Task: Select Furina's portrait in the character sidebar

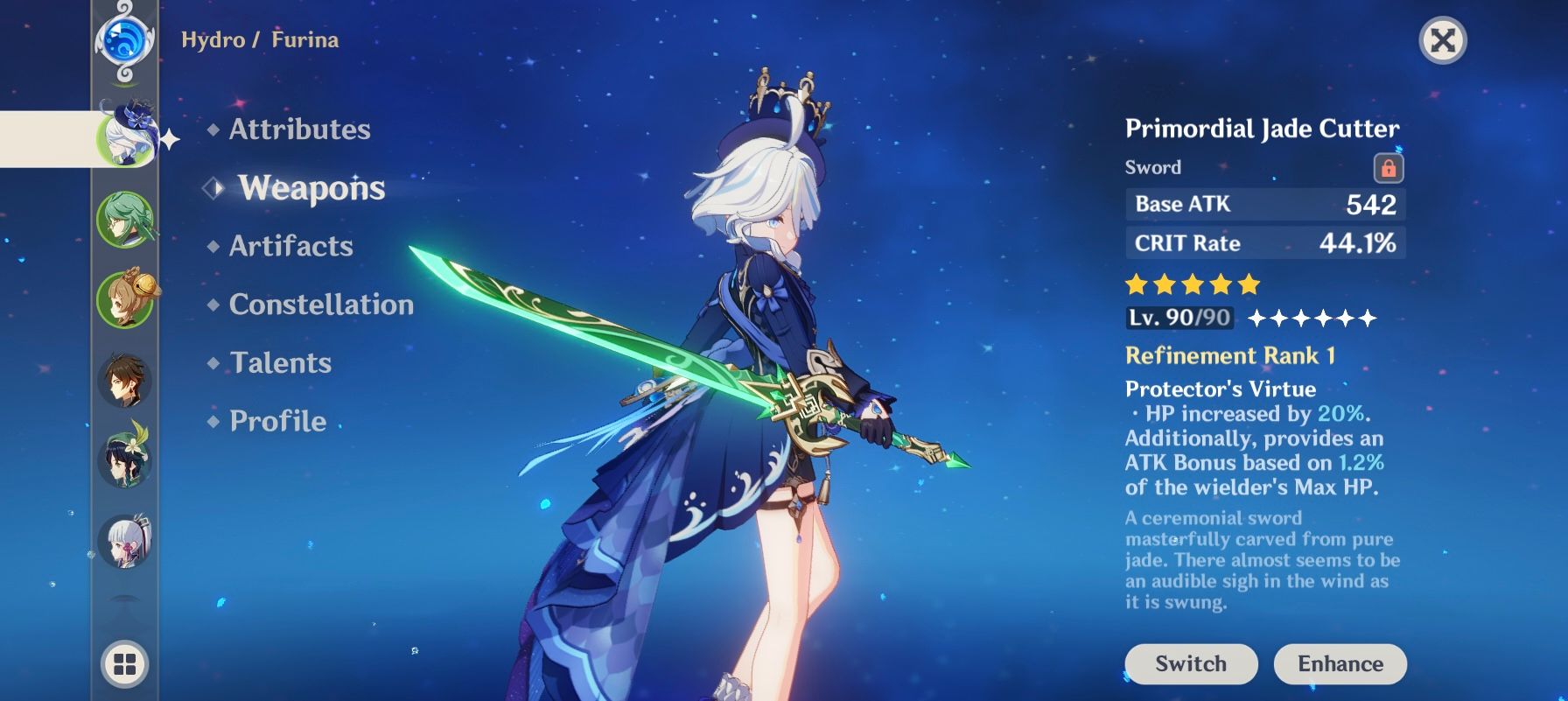Action: [x=129, y=136]
